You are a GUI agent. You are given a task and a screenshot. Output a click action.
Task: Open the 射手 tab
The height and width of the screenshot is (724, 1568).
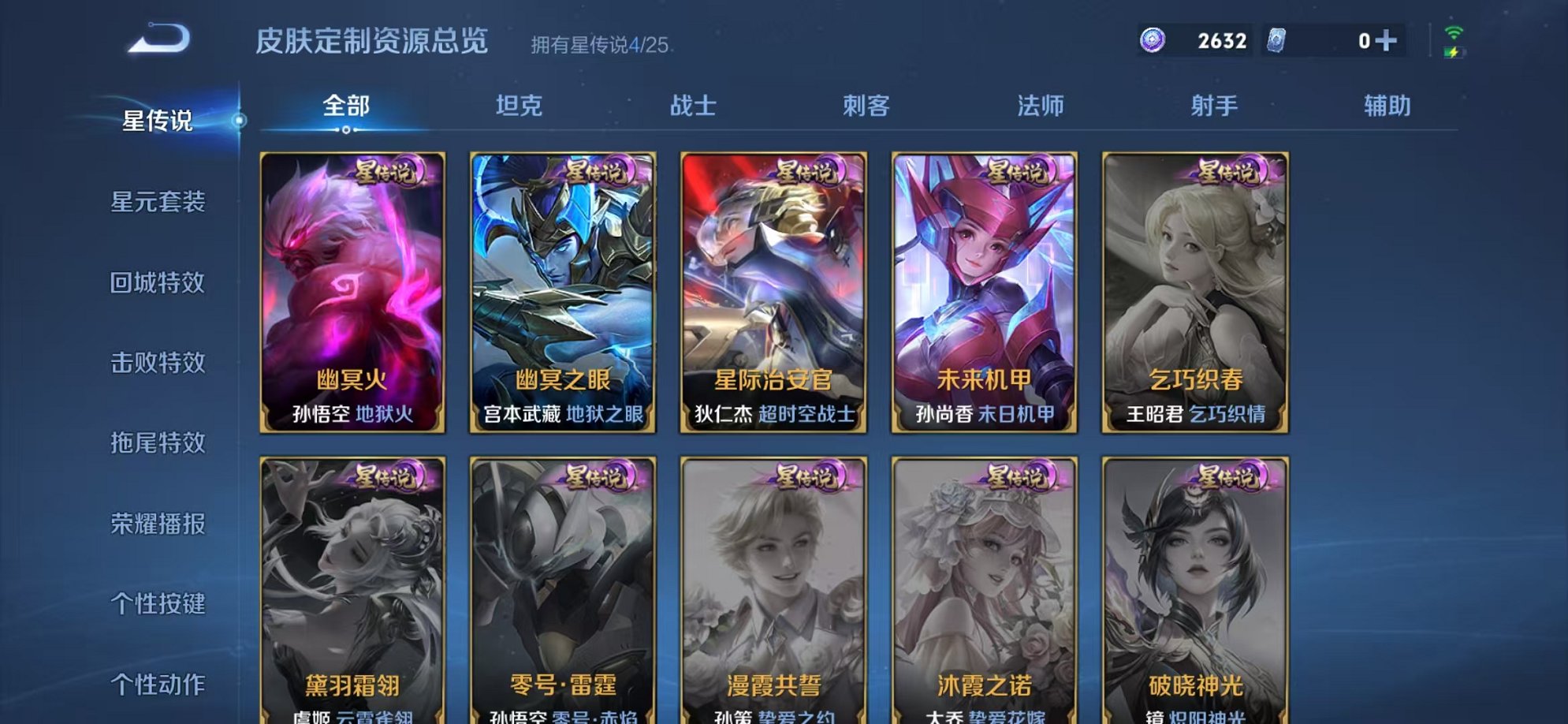1215,105
